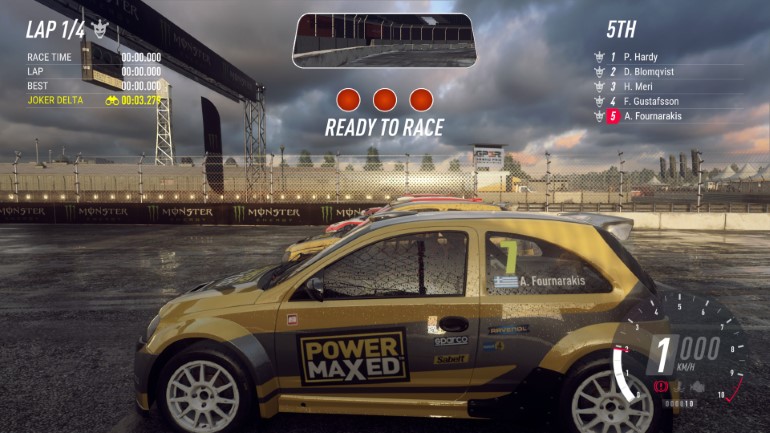770x433 pixels.
Task: Click the rear-view mirror display
Action: coord(384,39)
